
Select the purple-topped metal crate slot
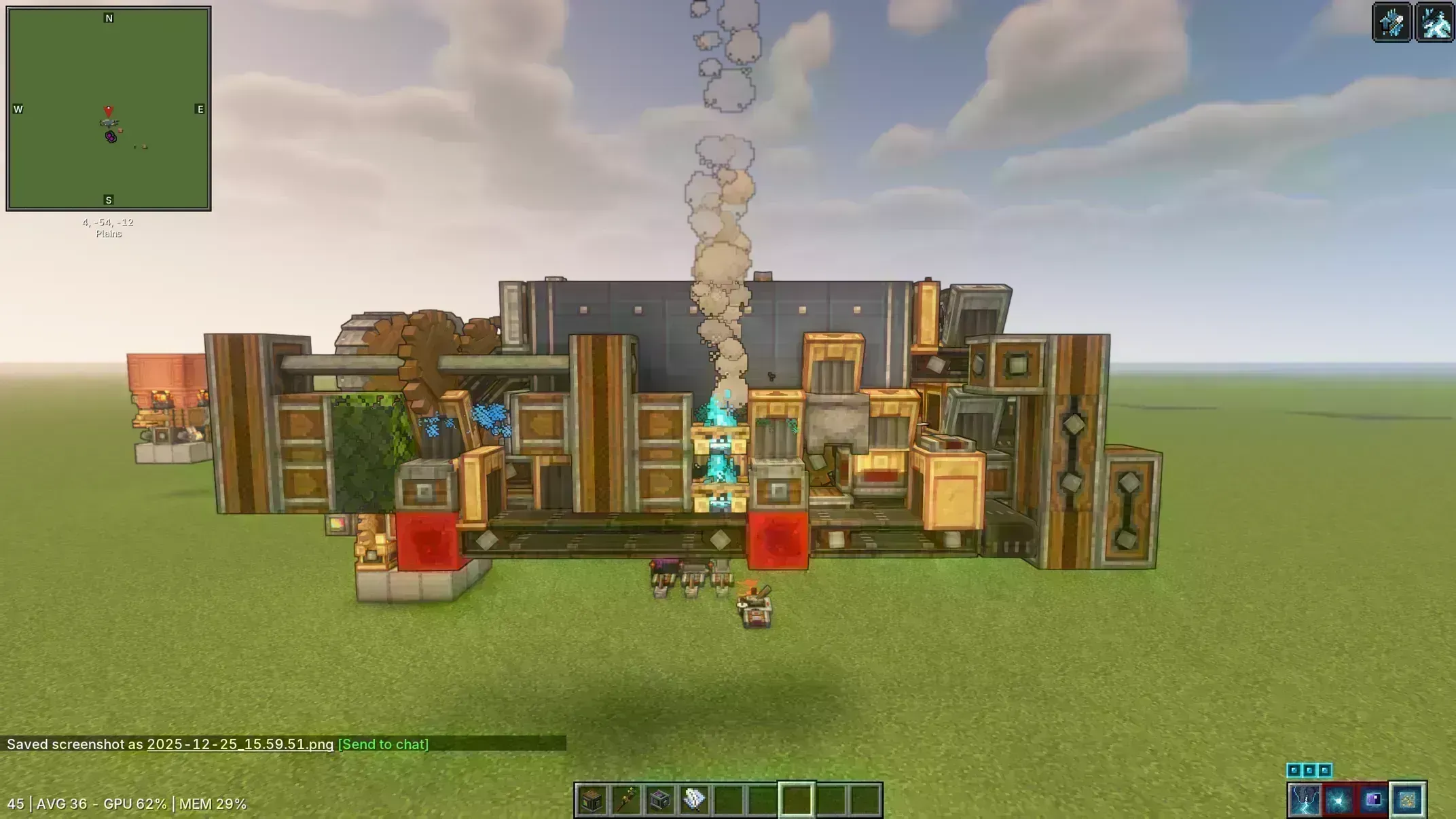point(660,800)
